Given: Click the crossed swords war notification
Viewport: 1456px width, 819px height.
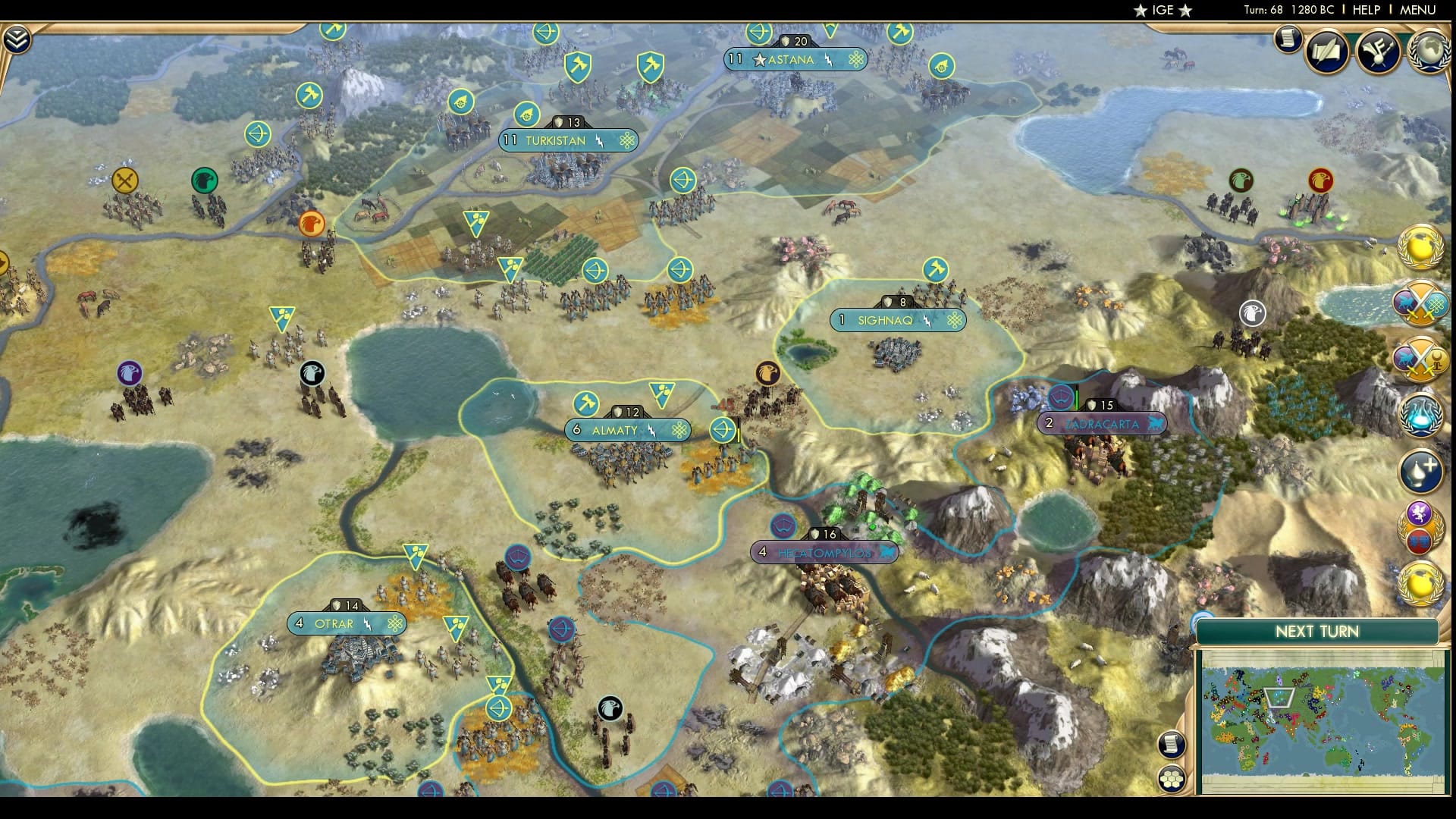Looking at the screenshot, I should [1422, 307].
